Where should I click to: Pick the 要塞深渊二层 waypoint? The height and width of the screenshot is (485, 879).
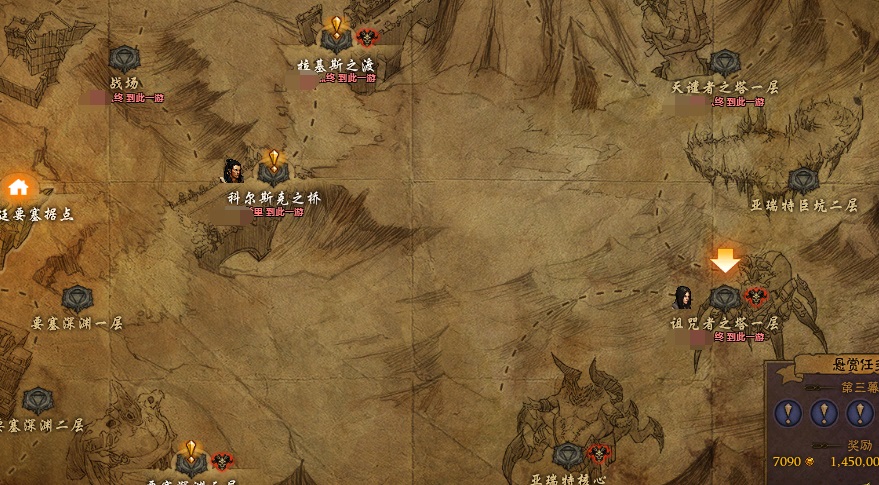tap(38, 401)
